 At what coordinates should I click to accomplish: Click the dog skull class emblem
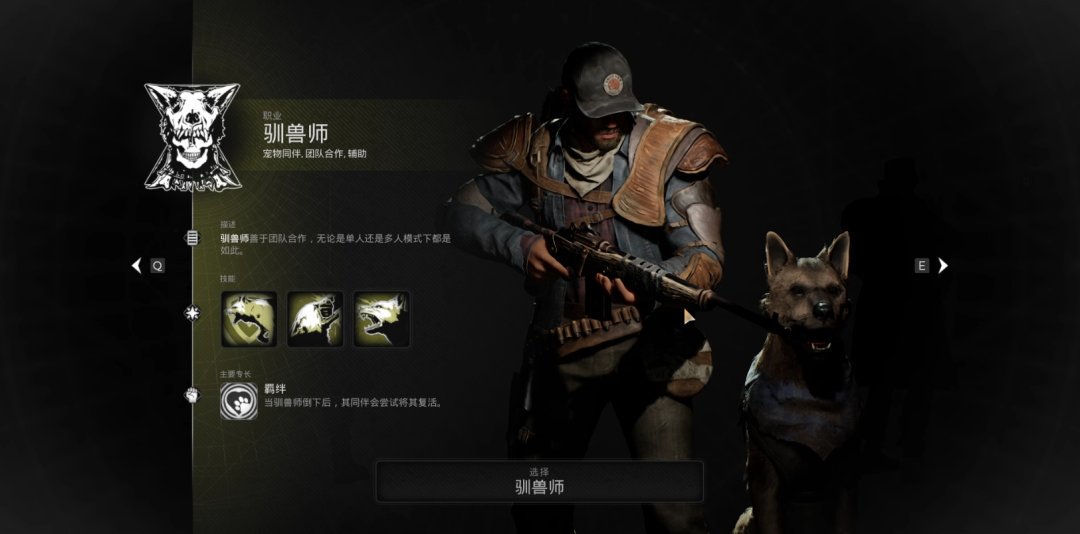click(192, 137)
